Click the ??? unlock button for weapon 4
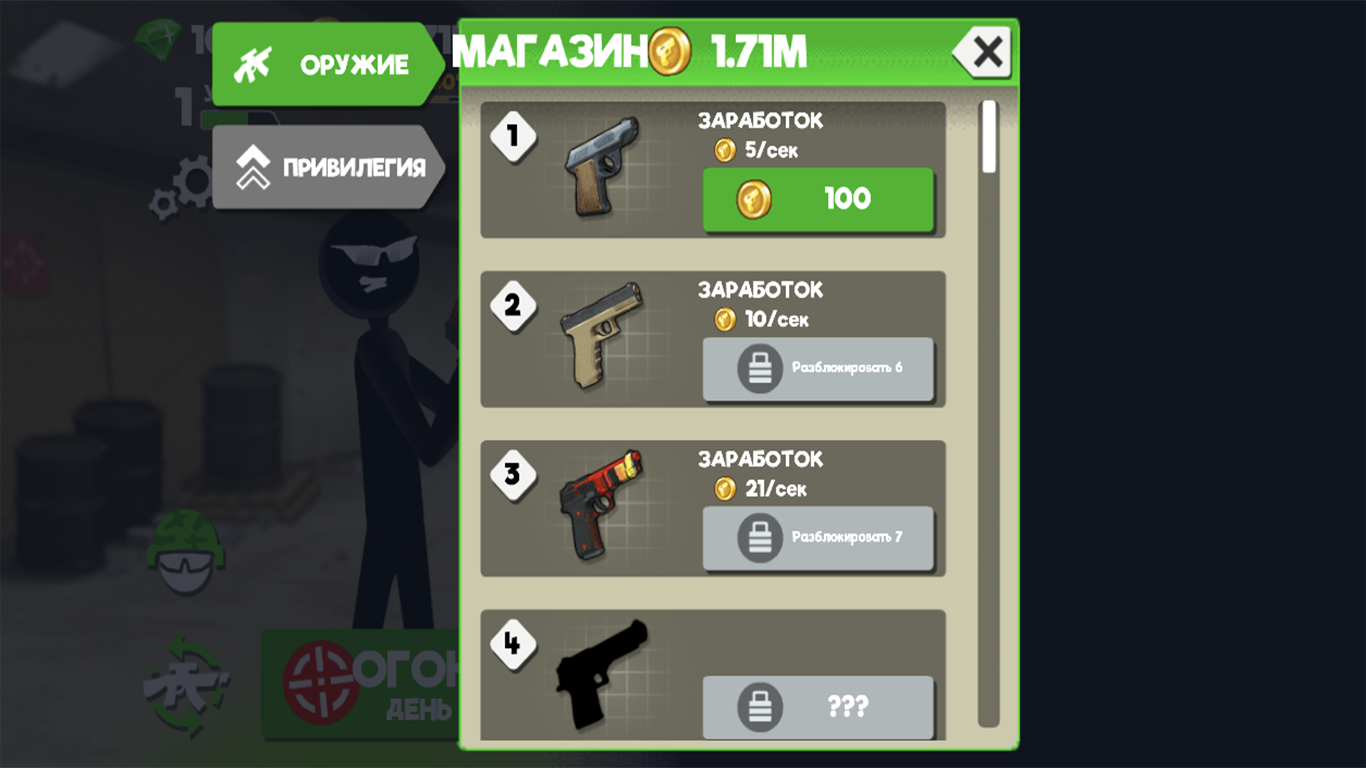Viewport: 1366px width, 768px height. (x=819, y=708)
